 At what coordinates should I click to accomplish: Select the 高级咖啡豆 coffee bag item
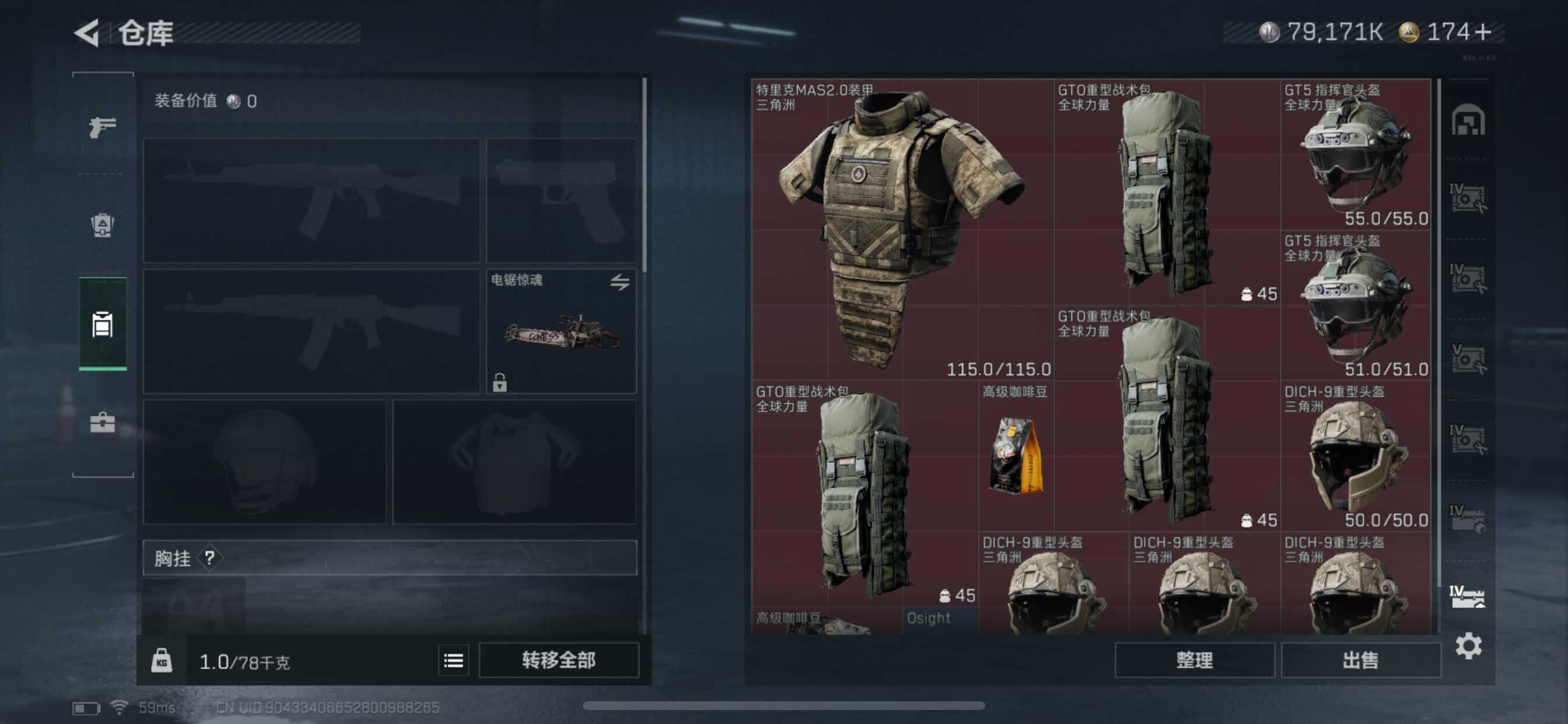point(1016,455)
